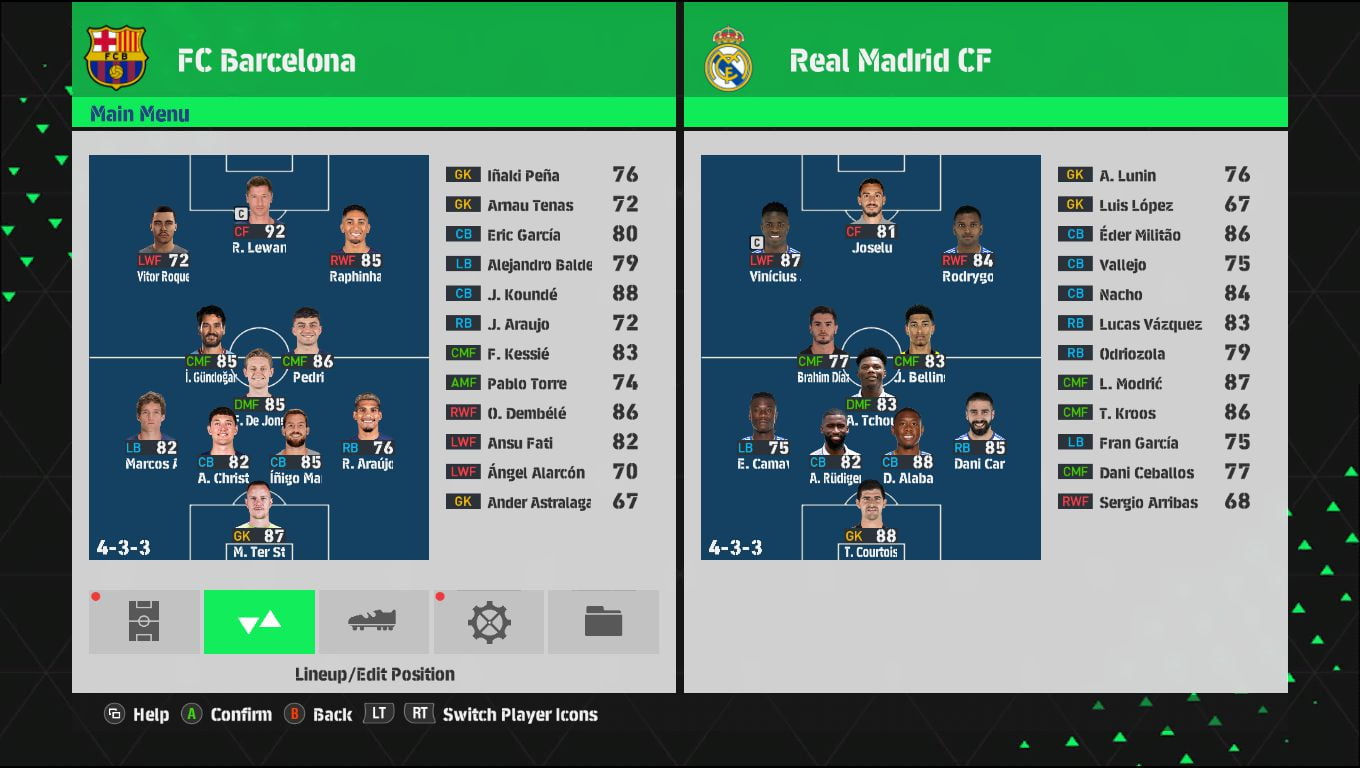This screenshot has width=1360, height=768.
Task: Select F. Kessié in the substitutes list
Action: [541, 354]
